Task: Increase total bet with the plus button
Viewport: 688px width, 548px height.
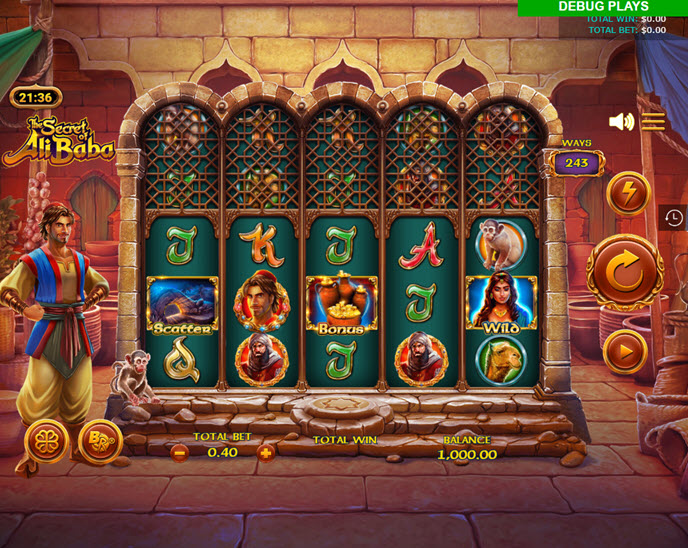Action: click(266, 452)
